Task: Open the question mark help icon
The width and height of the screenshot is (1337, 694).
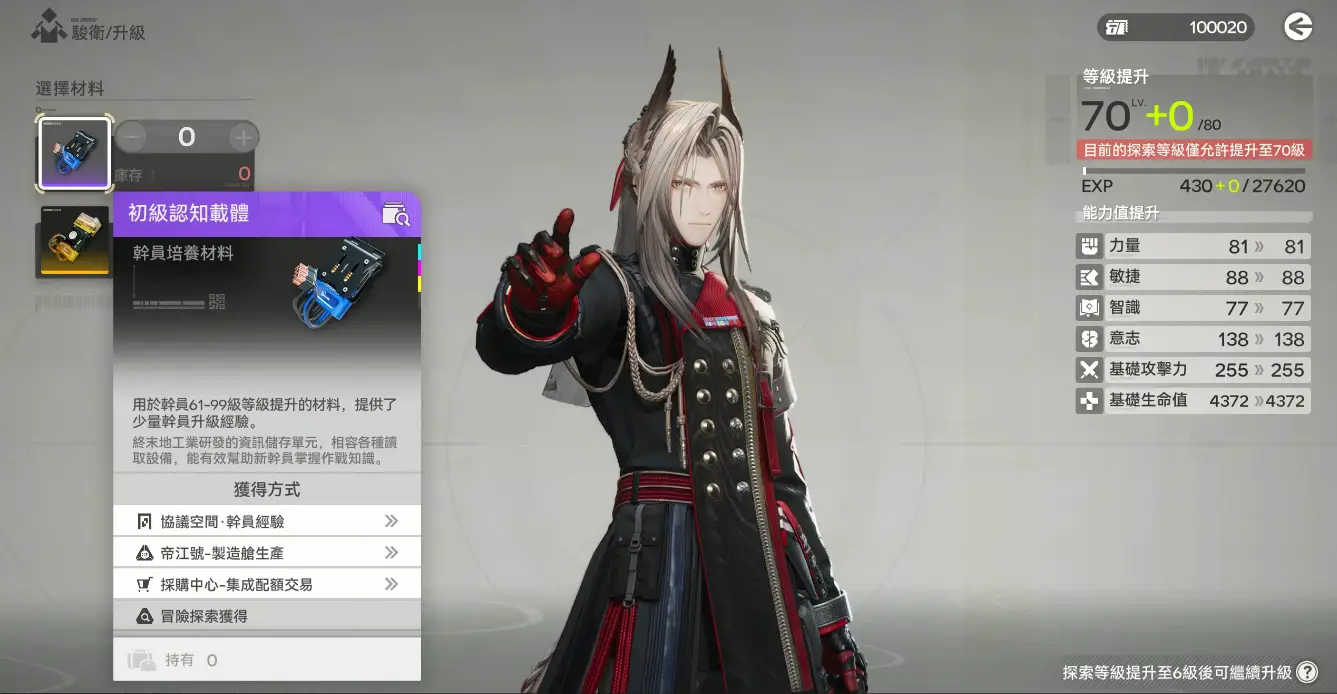Action: 1306,672
